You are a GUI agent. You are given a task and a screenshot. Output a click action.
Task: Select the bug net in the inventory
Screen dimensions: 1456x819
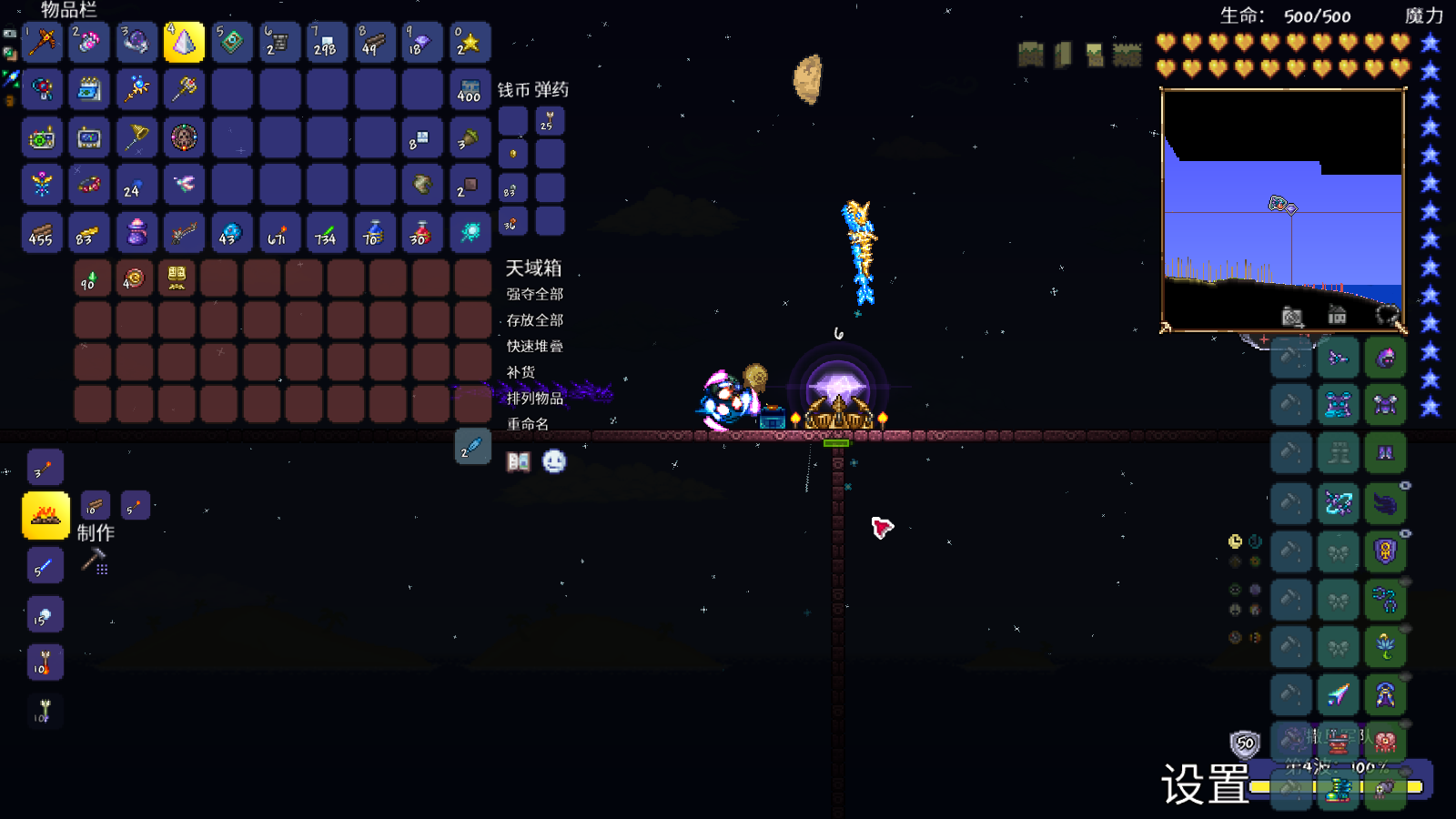pos(136,137)
